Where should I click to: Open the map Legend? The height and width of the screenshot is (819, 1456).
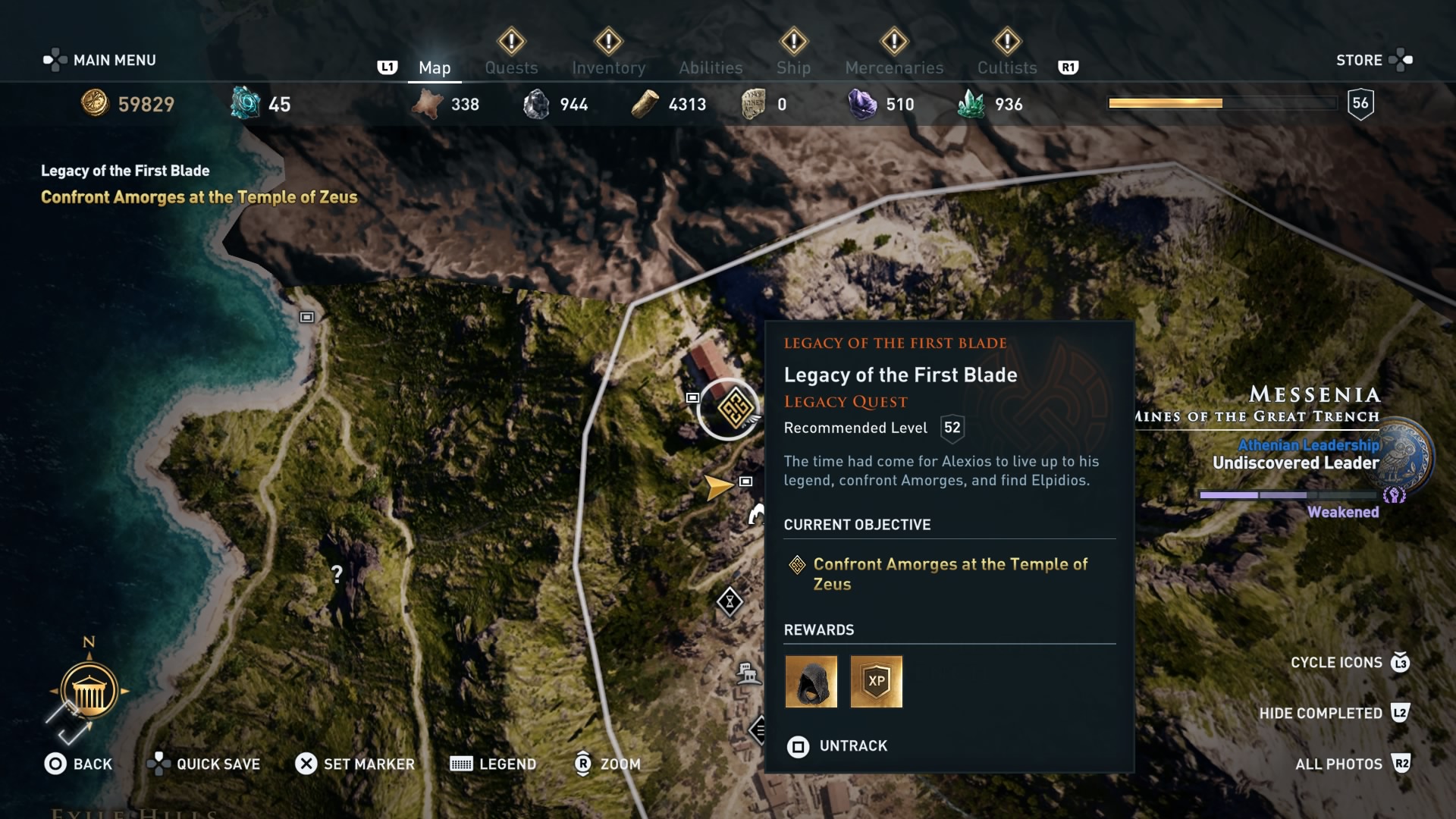[493, 764]
